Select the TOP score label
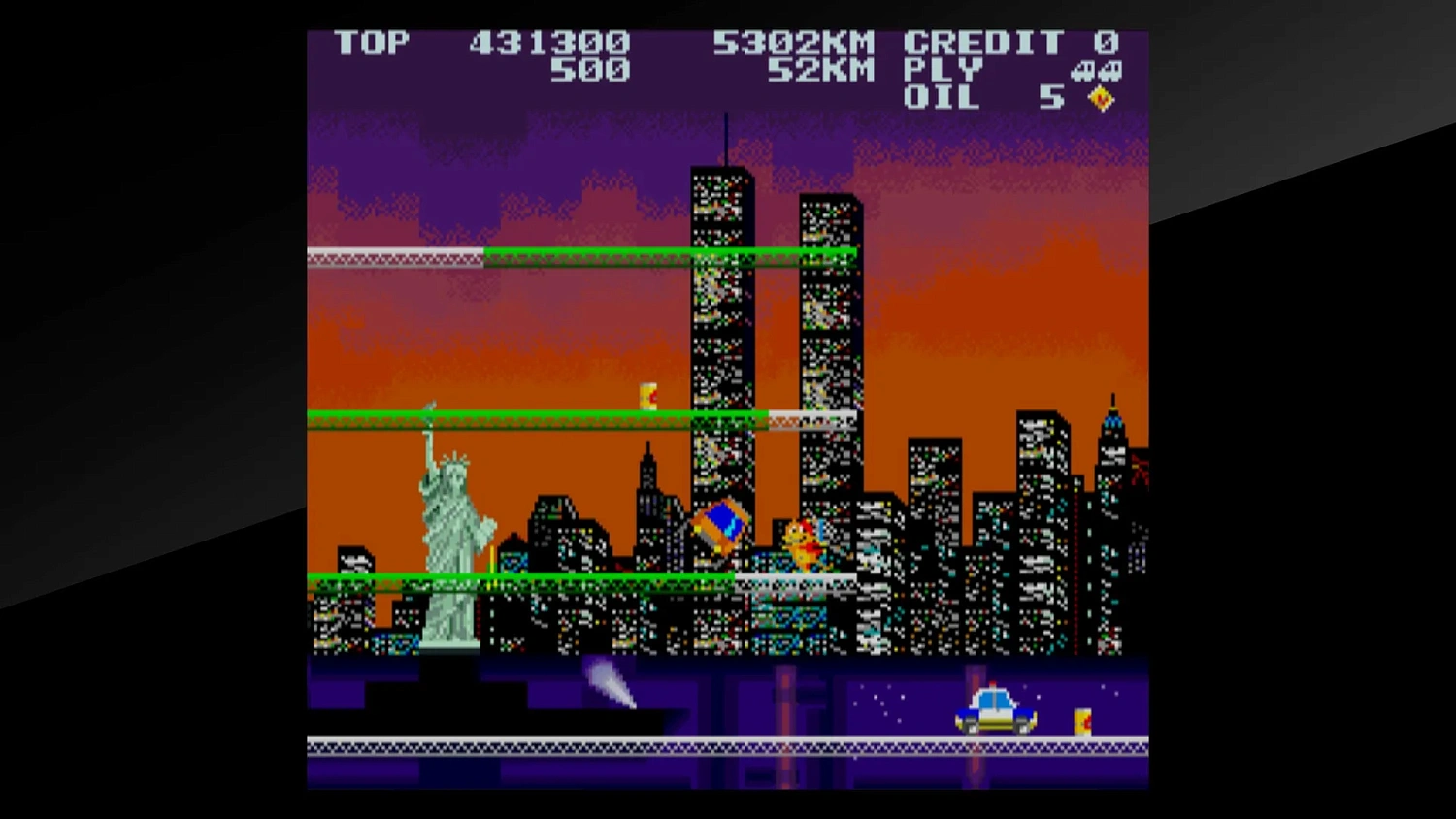1456x819 pixels. [x=372, y=44]
